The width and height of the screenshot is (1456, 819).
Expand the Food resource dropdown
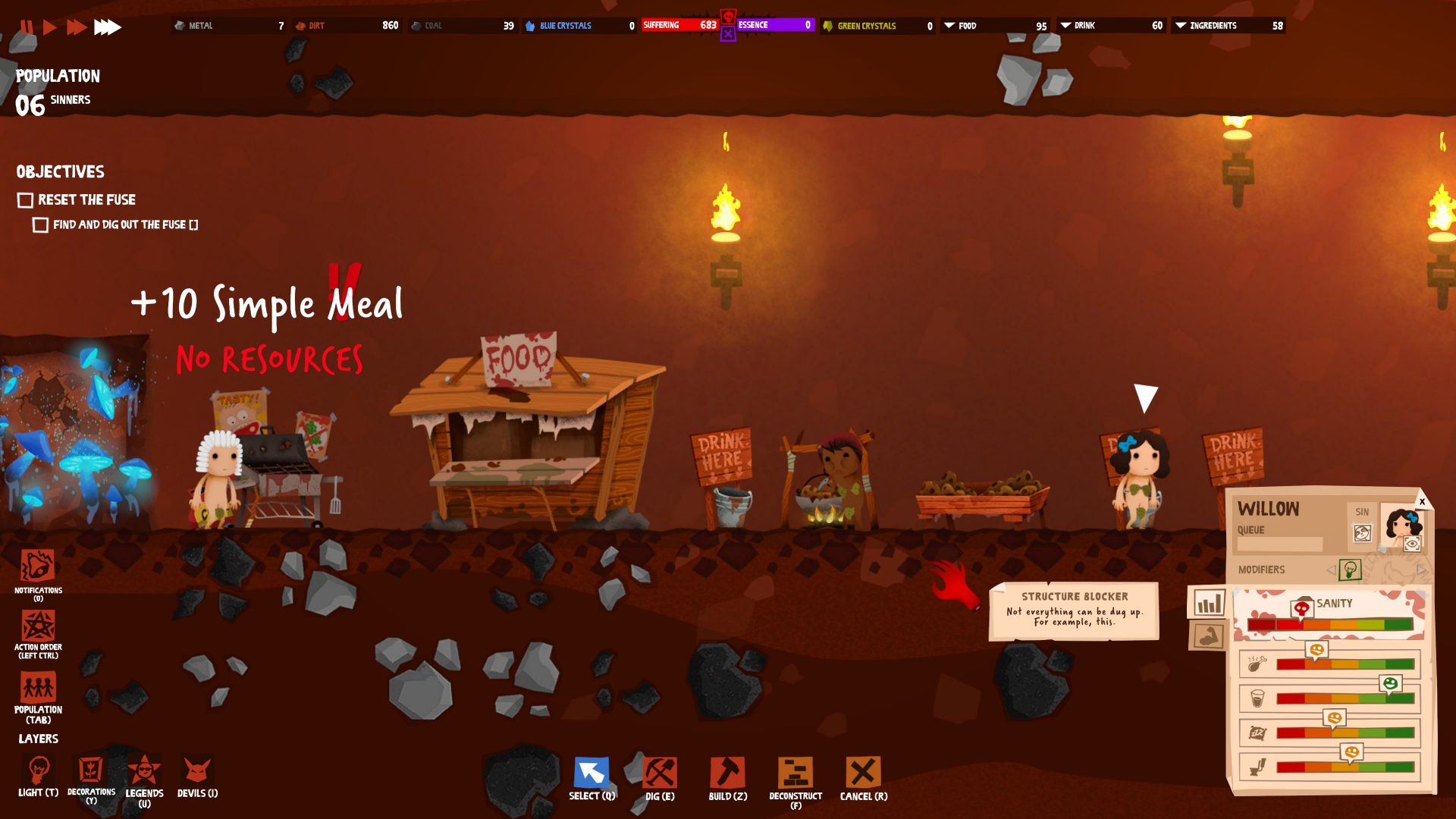click(949, 25)
